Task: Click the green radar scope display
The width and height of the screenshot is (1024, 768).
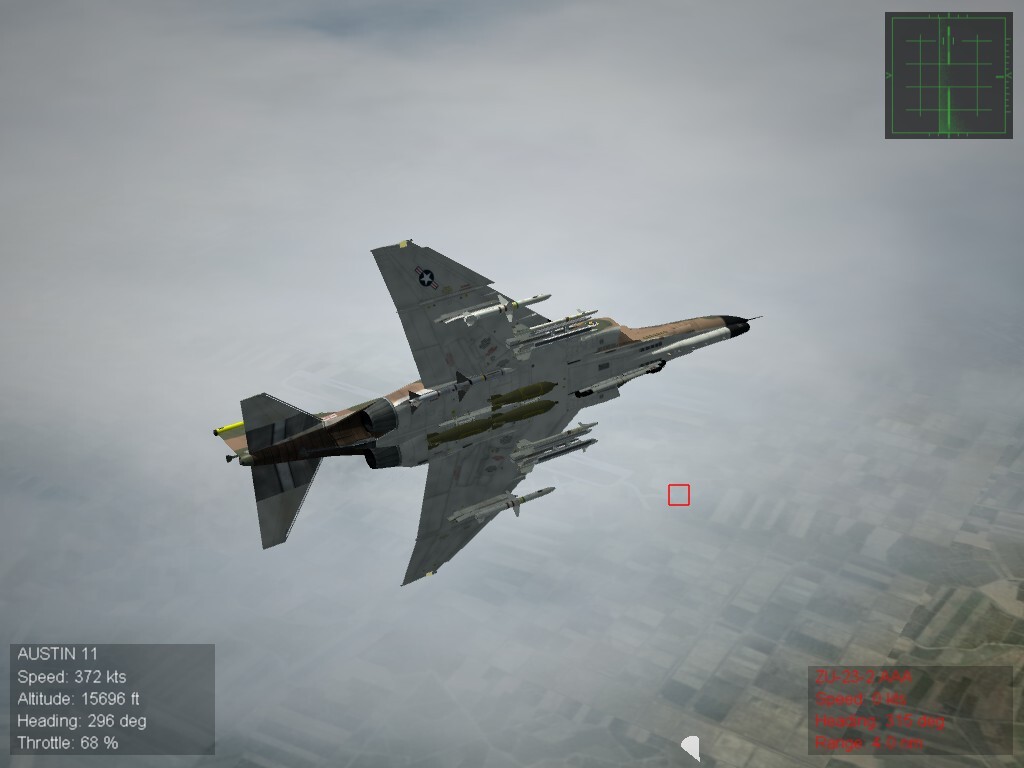Action: pyautogui.click(x=948, y=75)
